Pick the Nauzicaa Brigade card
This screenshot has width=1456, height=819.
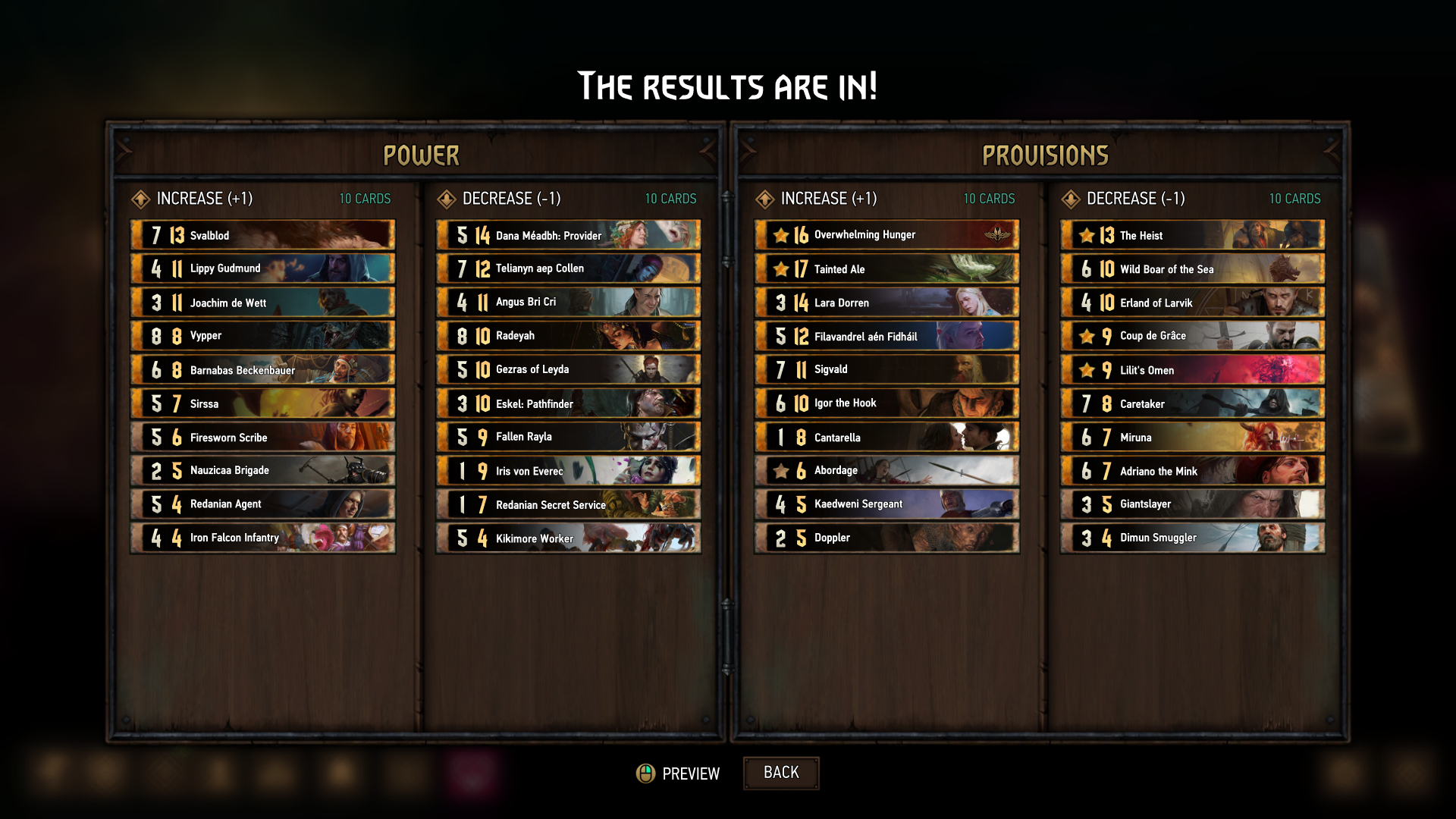[x=262, y=471]
